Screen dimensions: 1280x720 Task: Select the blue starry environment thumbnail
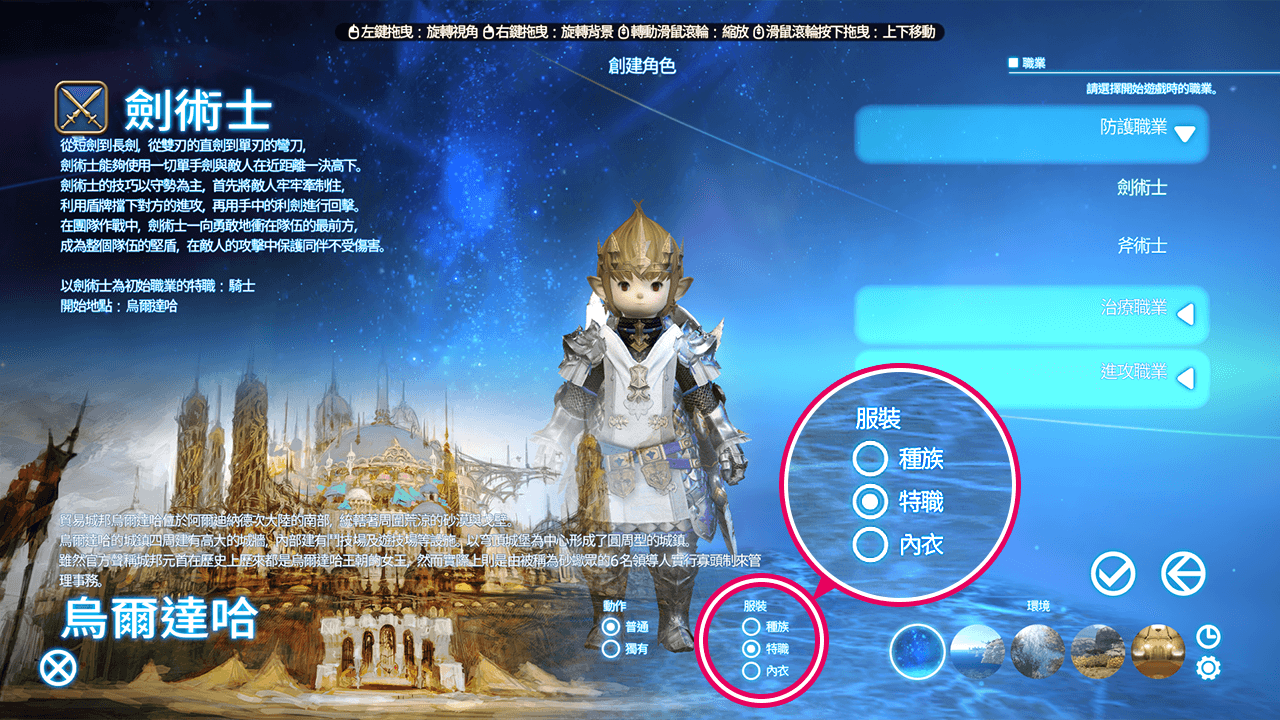(x=916, y=652)
